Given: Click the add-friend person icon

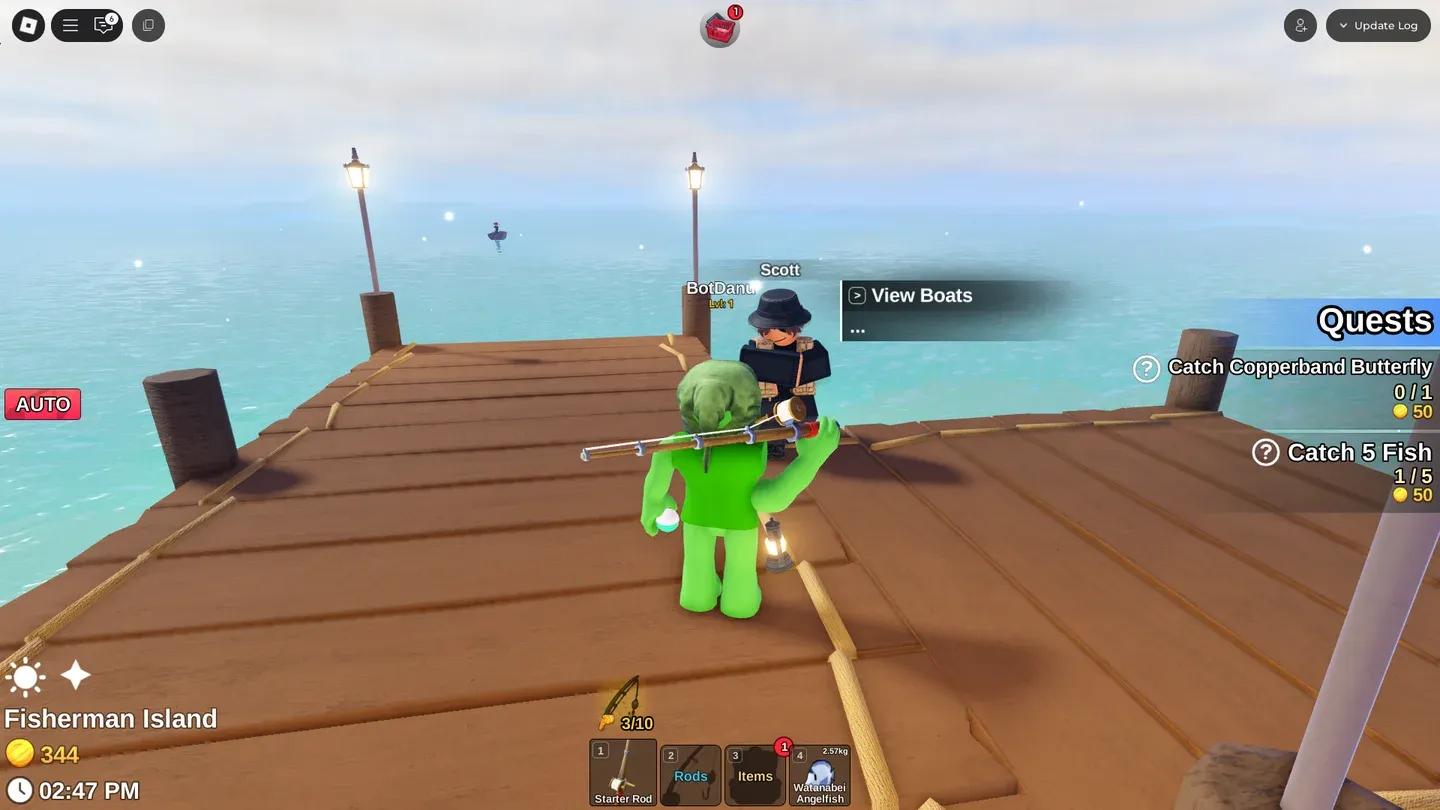Looking at the screenshot, I should pos(1300,26).
